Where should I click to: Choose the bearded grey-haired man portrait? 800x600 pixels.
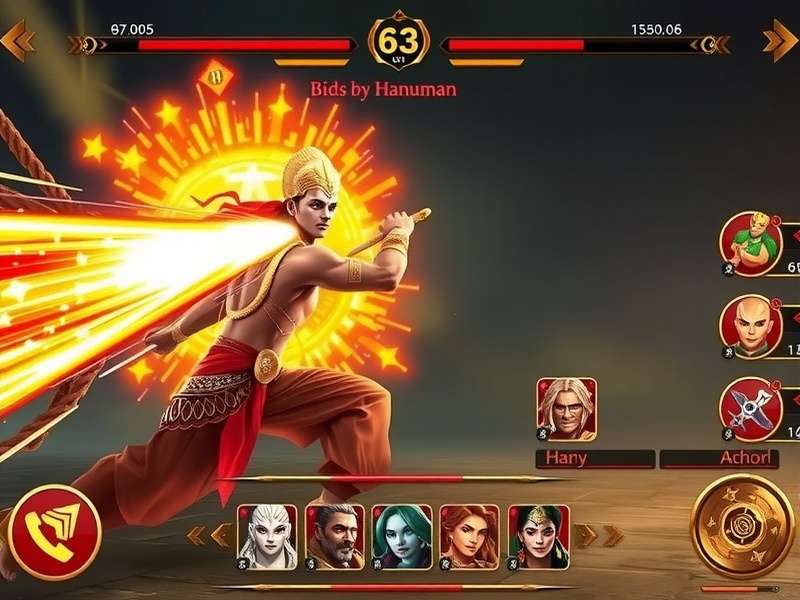[335, 536]
